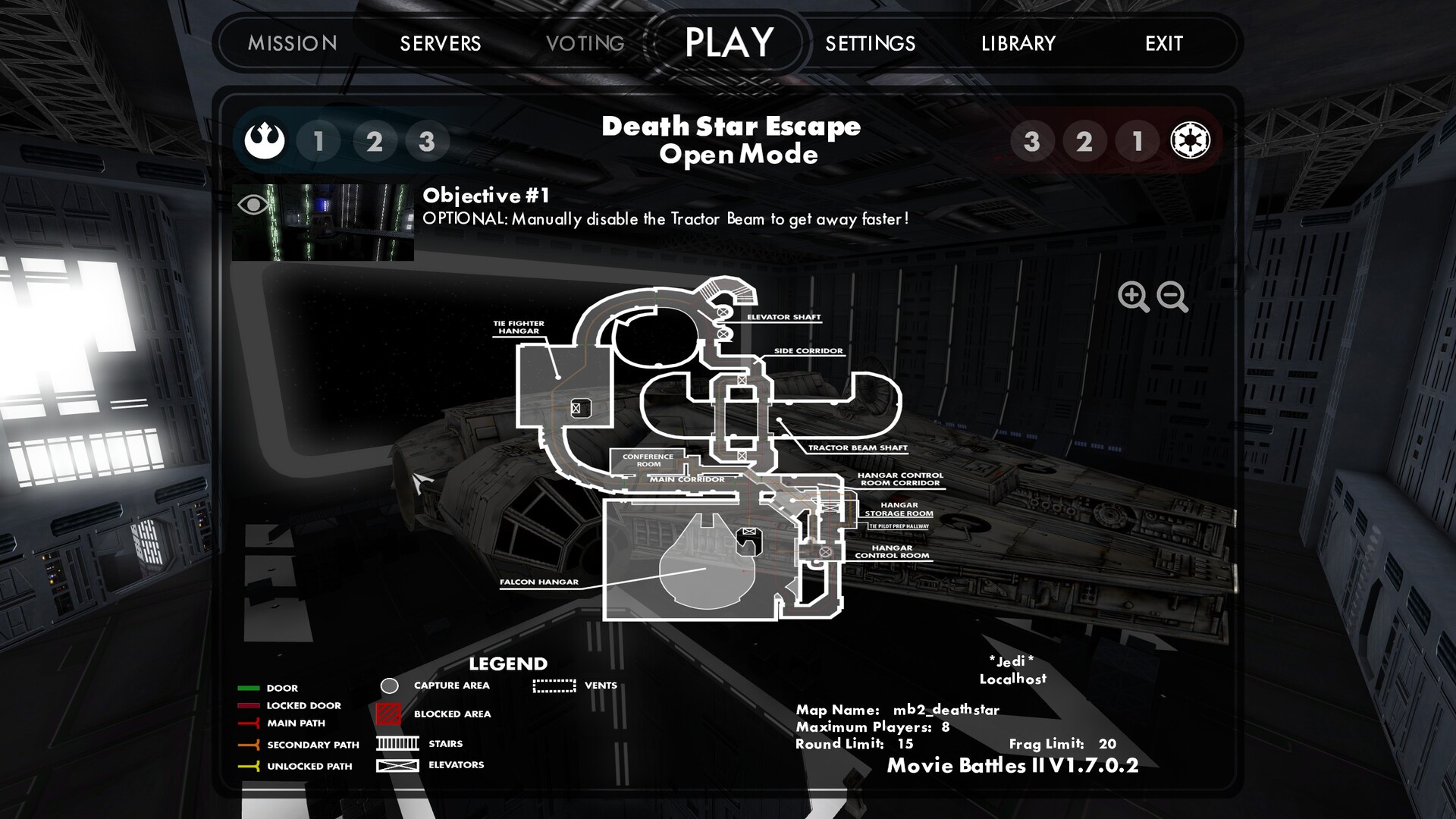The image size is (1456, 819).
Task: Open the SERVERS browser
Action: 441,43
